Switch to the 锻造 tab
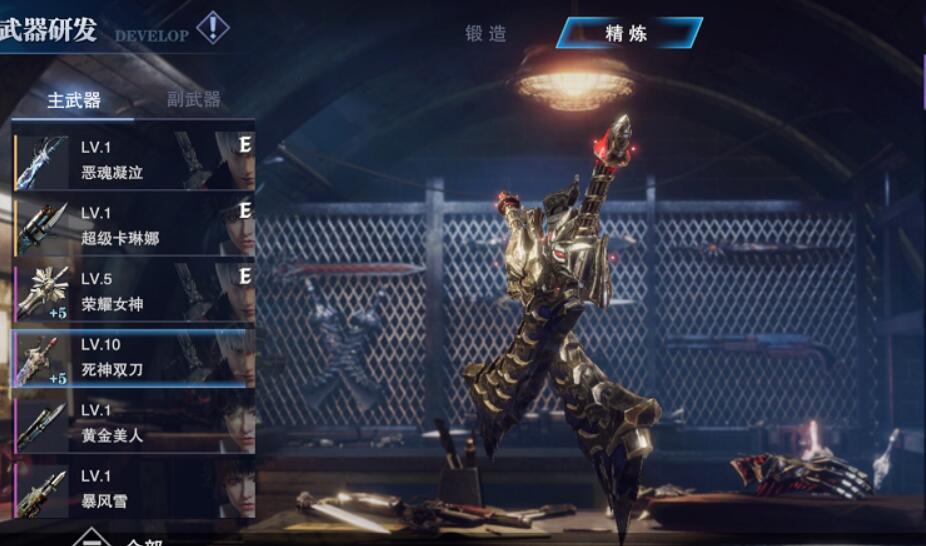The height and width of the screenshot is (546, 926). (487, 34)
